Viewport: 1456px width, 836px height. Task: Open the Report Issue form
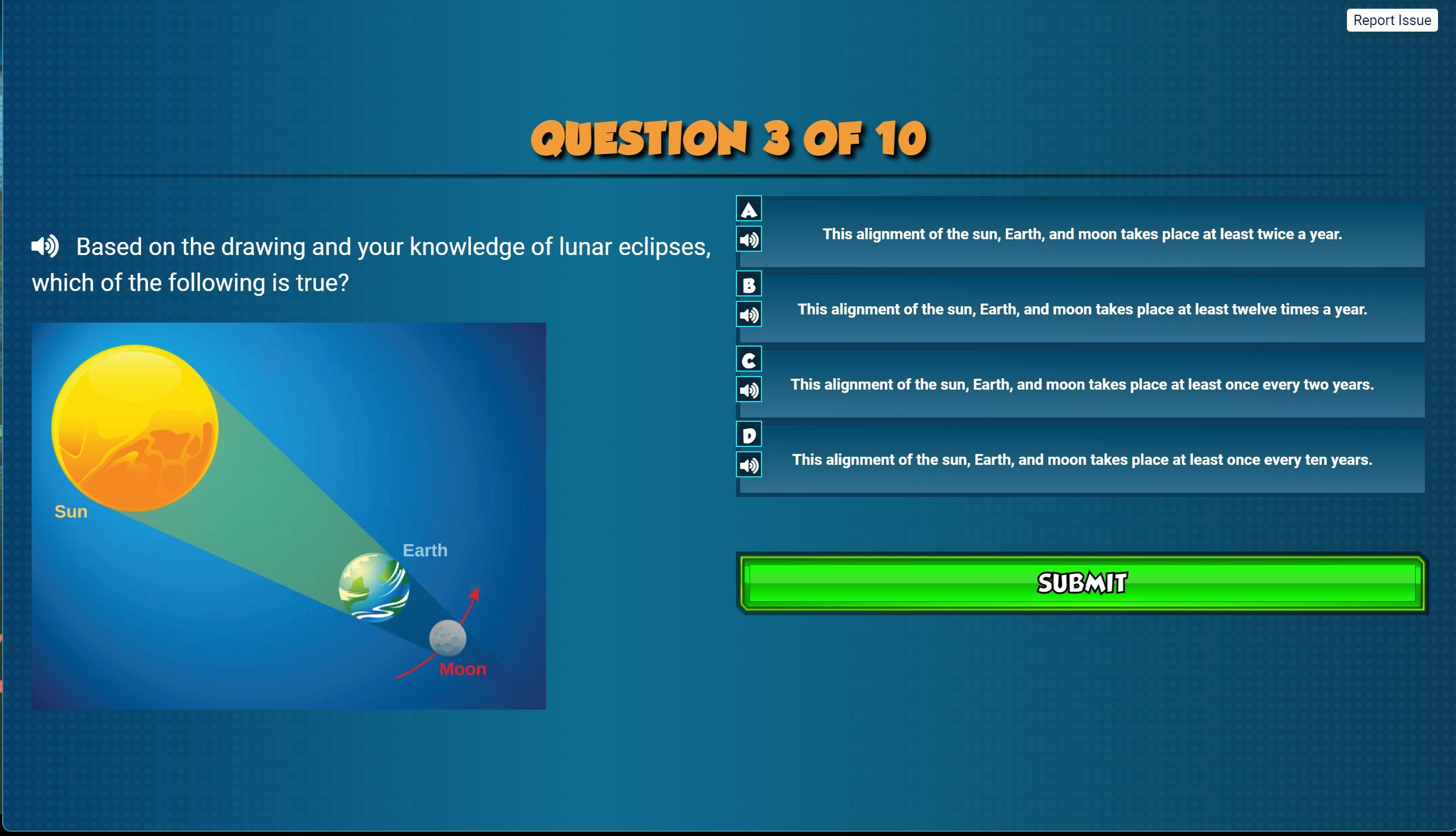coord(1392,20)
